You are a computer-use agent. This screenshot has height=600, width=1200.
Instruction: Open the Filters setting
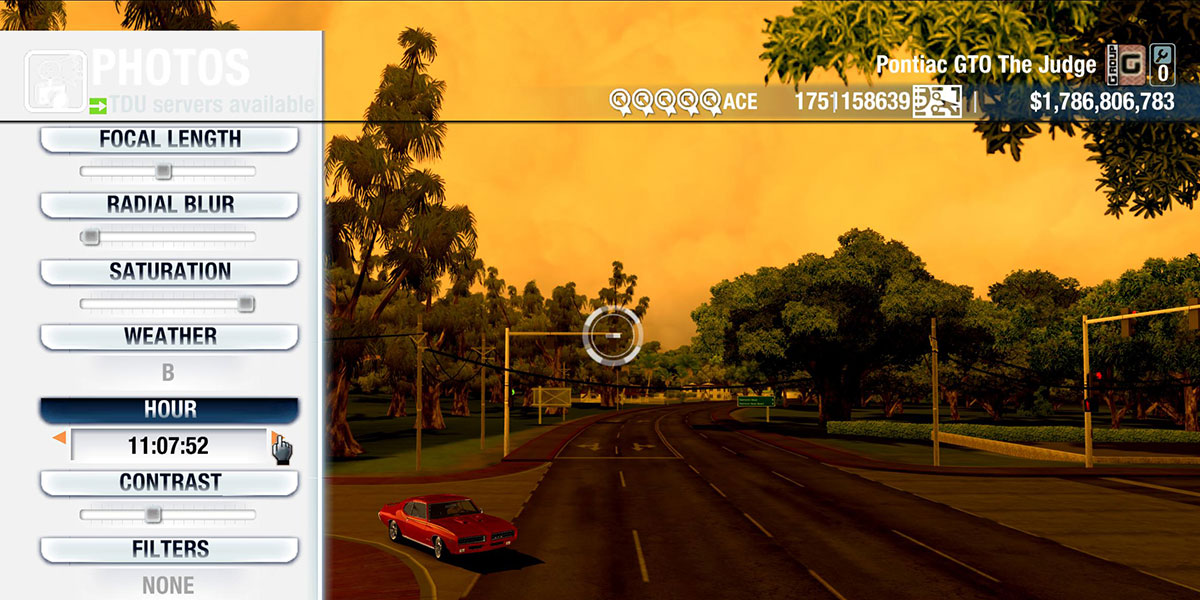(169, 549)
